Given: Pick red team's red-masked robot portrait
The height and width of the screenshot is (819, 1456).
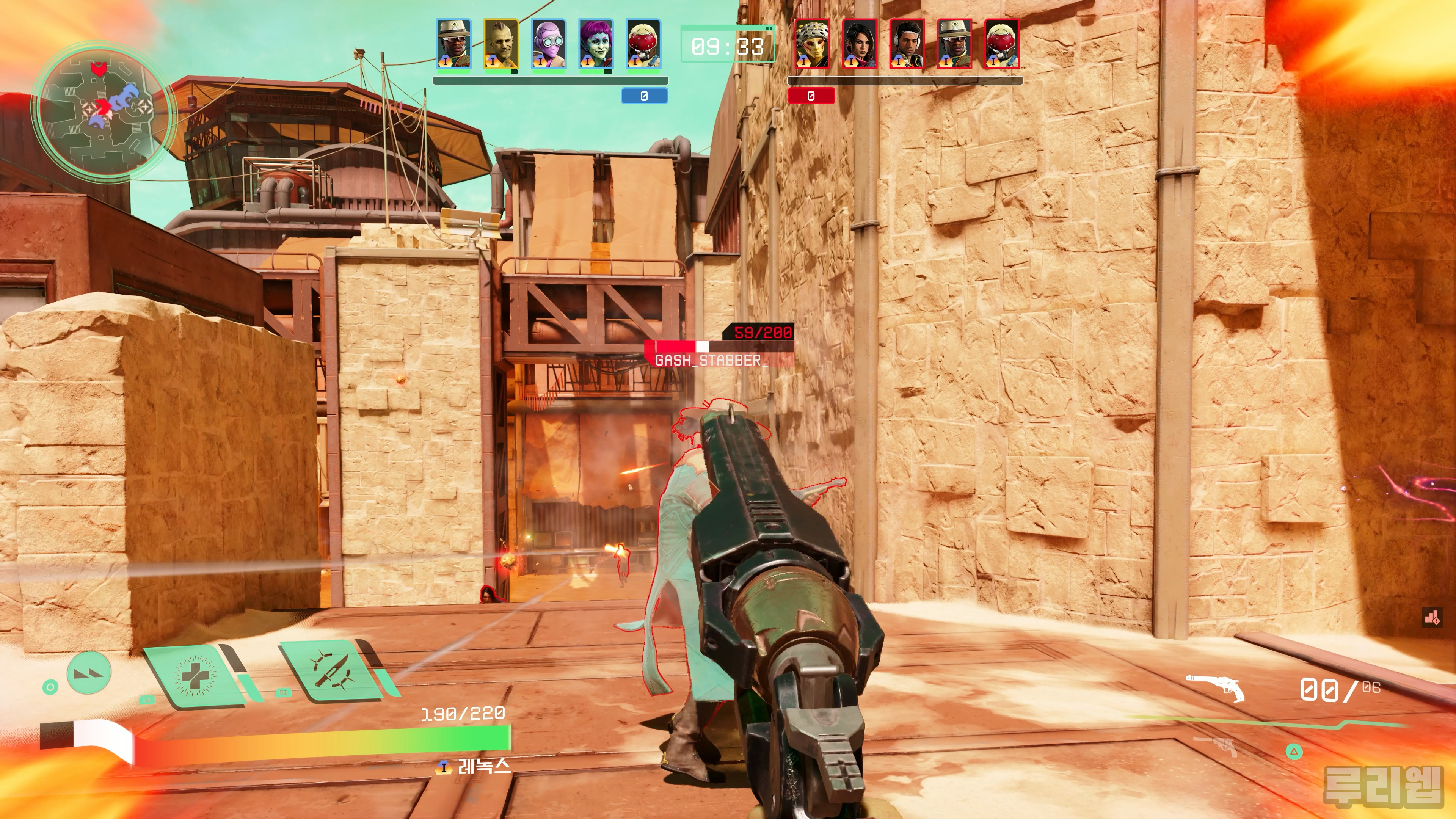Looking at the screenshot, I should click(1001, 44).
